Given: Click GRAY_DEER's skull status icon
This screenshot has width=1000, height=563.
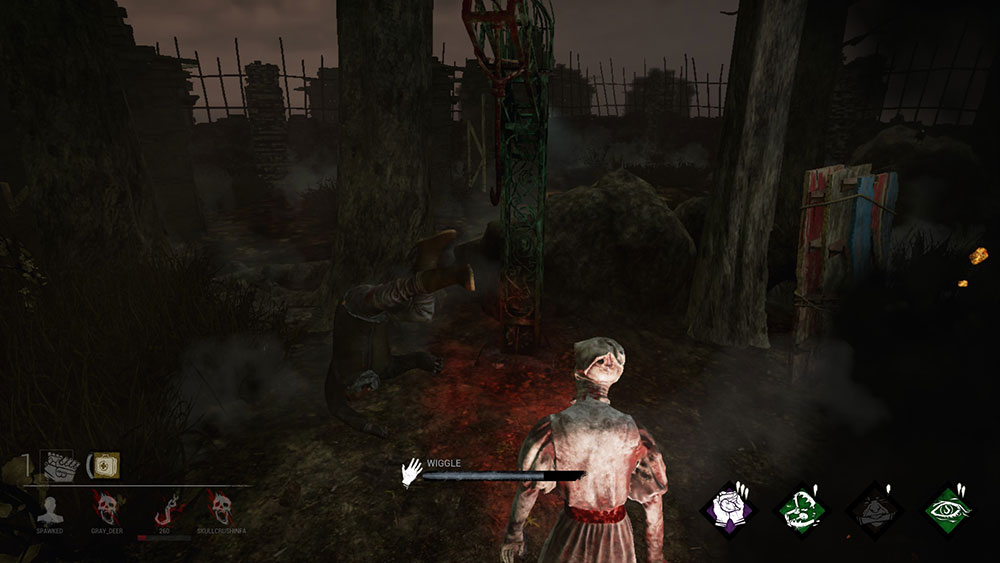Looking at the screenshot, I should [104, 509].
